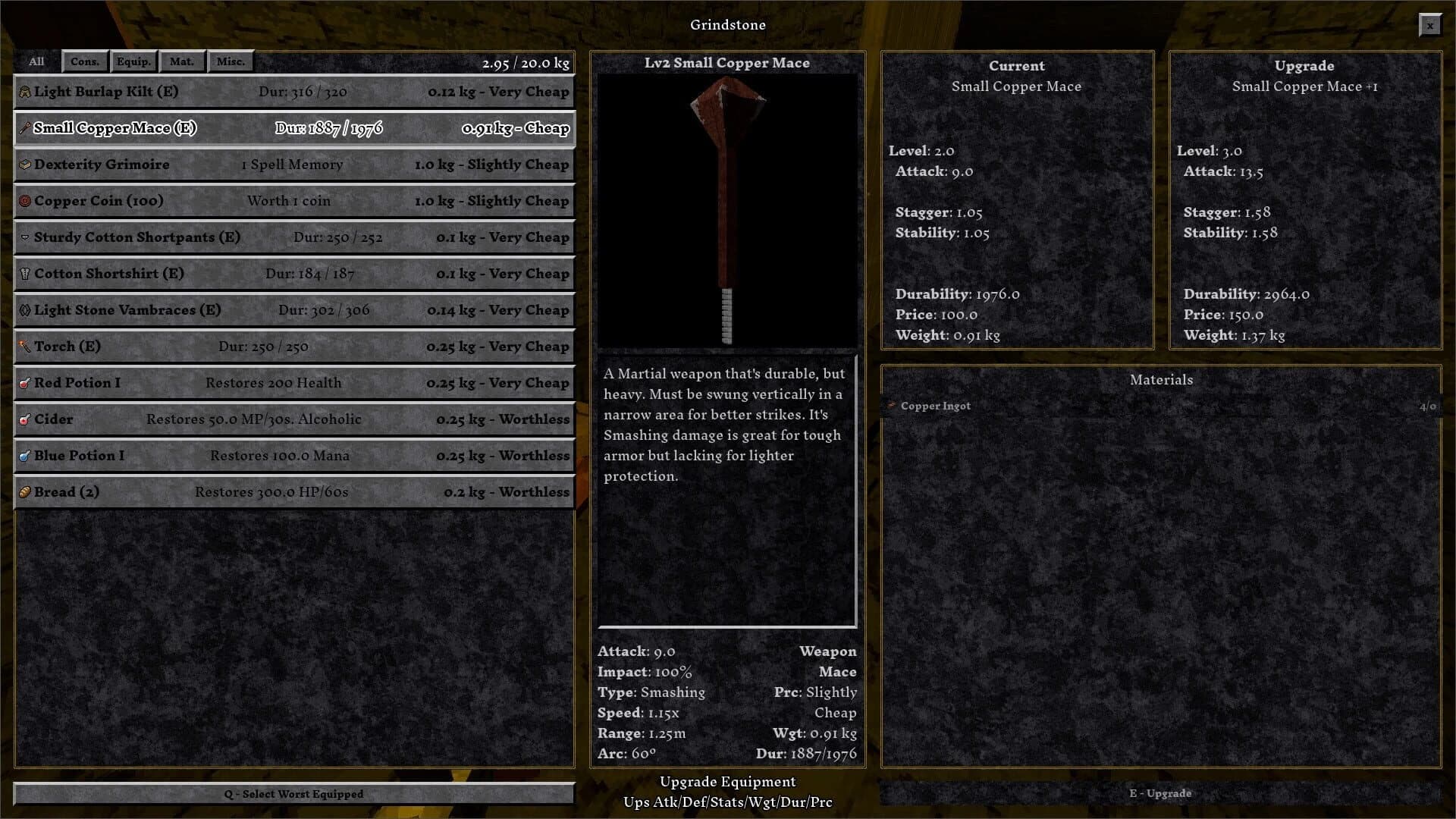Viewport: 1456px width, 819px height.
Task: Select the Small Copper Mace icon
Action: pyautogui.click(x=24, y=128)
